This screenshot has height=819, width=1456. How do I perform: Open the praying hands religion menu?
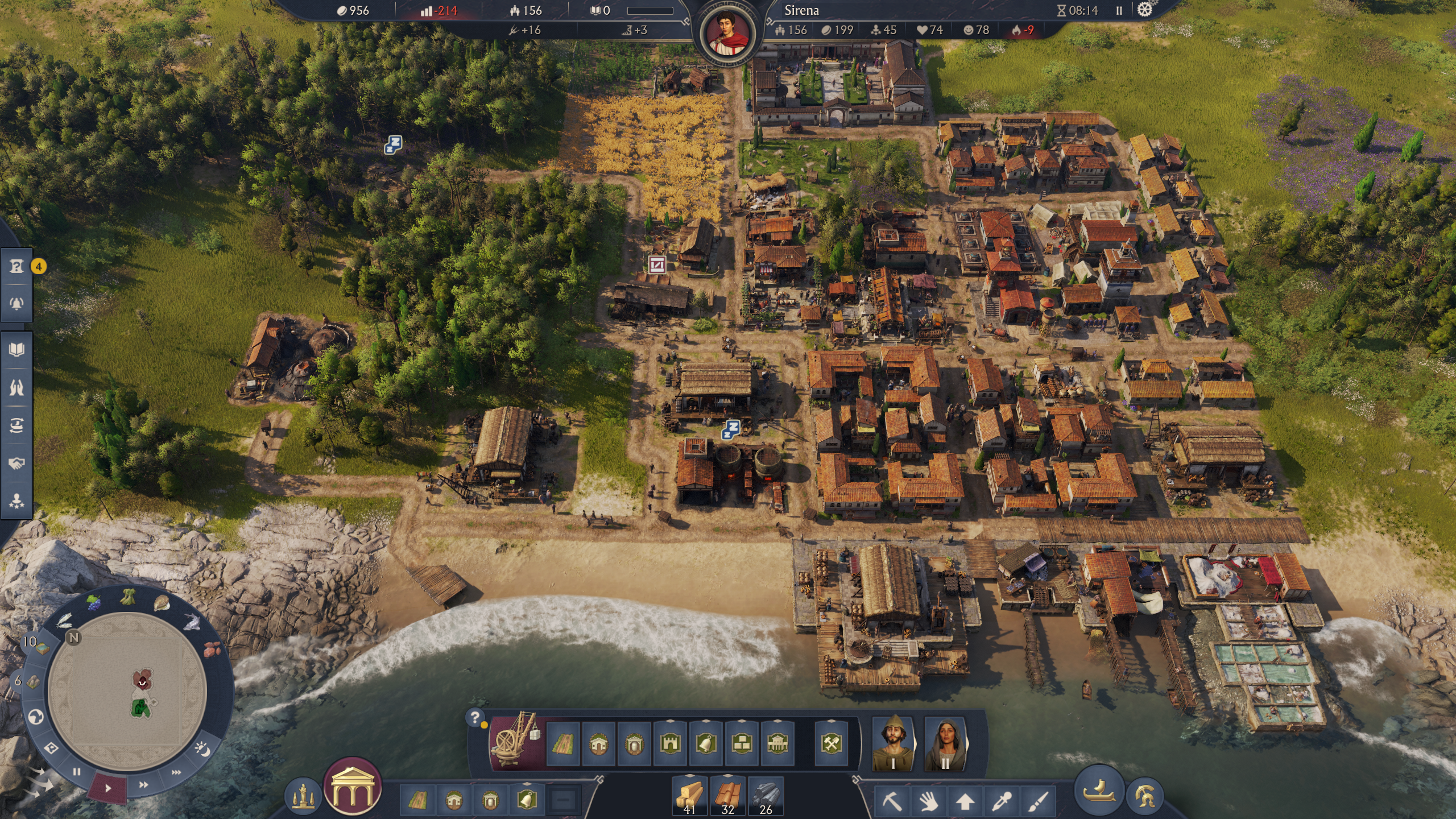16,387
